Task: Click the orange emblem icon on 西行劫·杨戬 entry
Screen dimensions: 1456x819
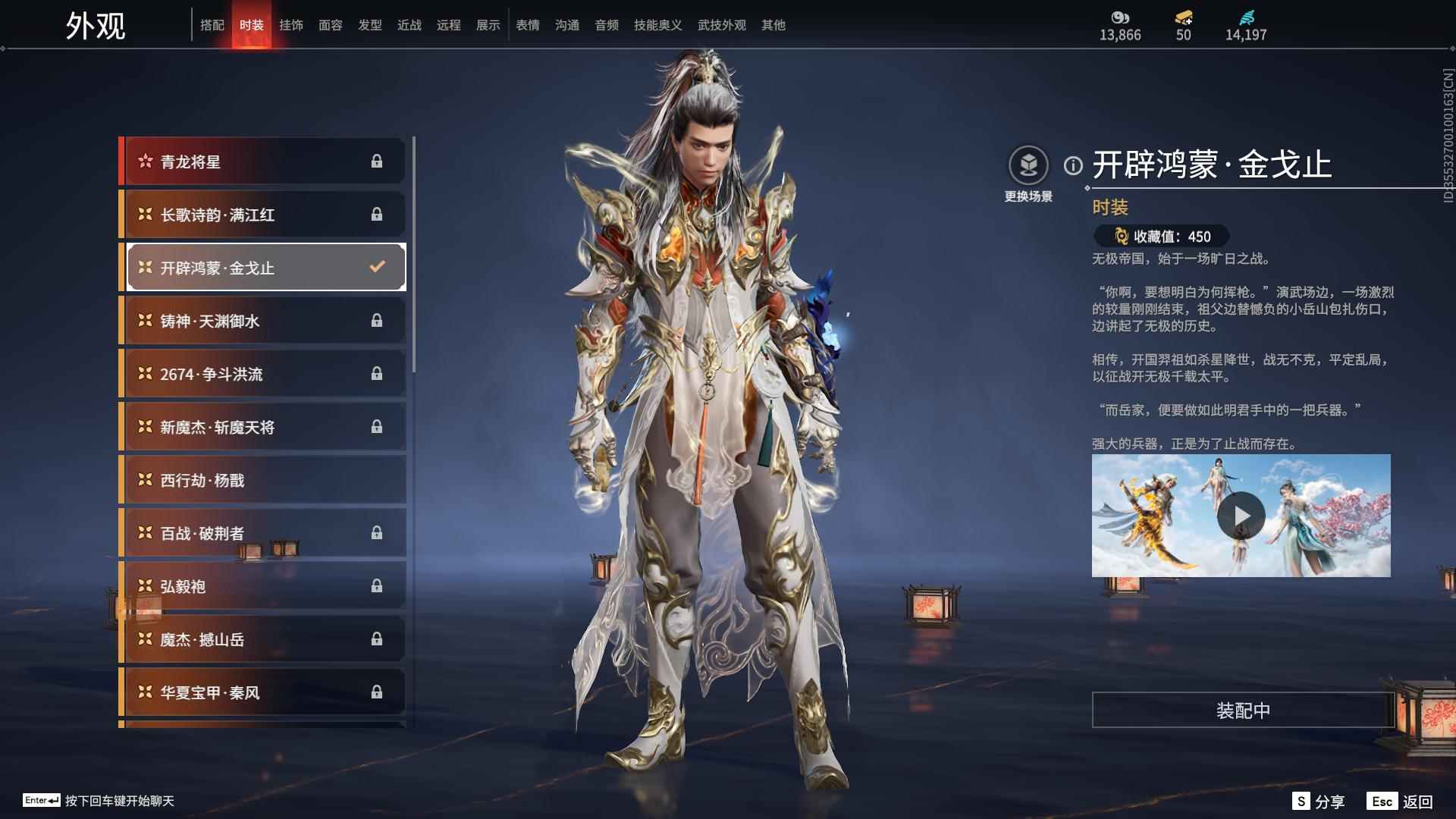Action: tap(144, 480)
